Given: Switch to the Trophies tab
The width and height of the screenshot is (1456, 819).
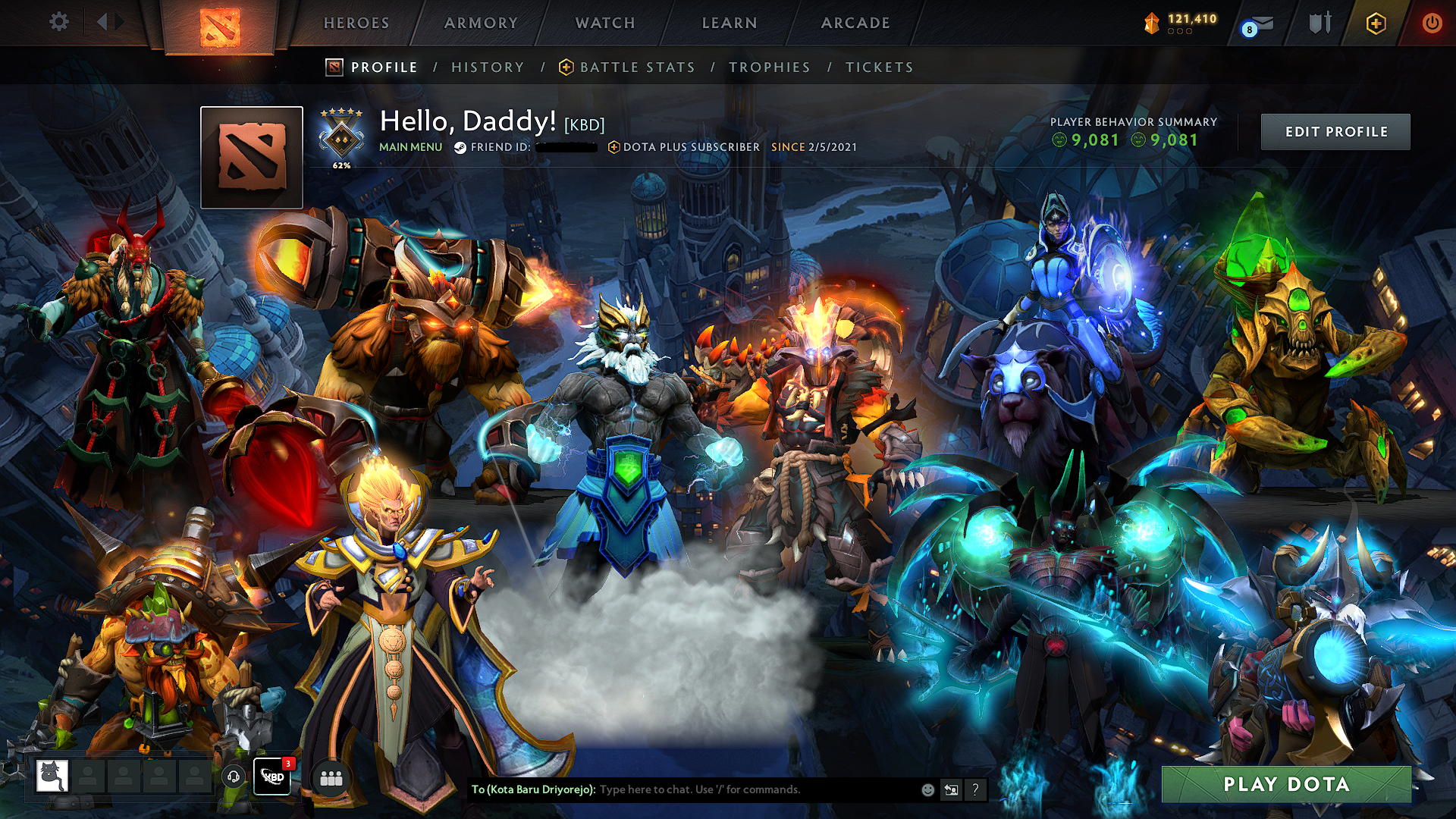Looking at the screenshot, I should [x=769, y=67].
